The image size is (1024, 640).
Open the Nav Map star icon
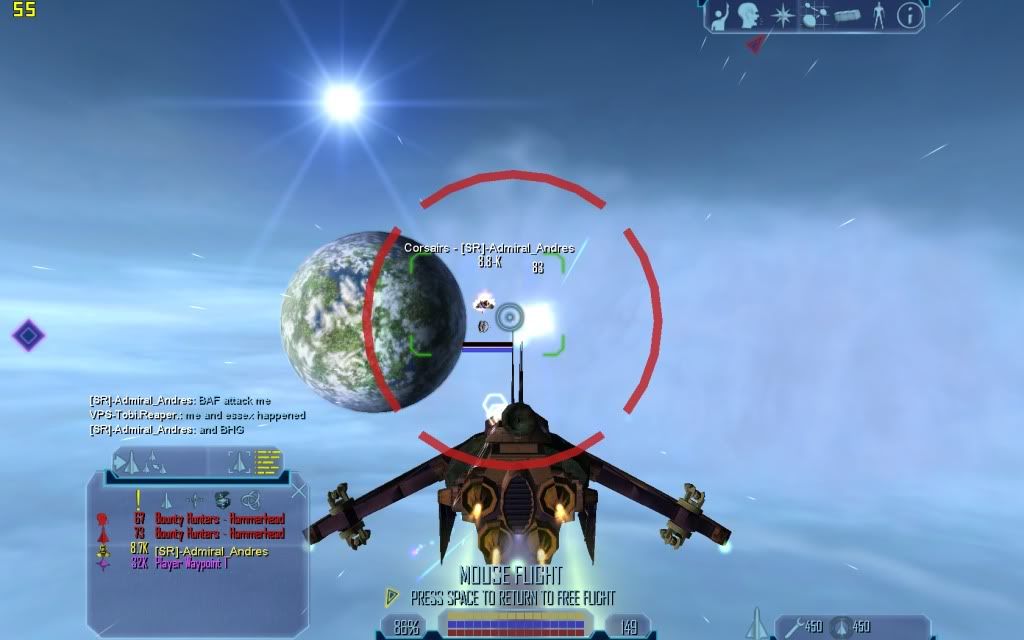[x=781, y=16]
